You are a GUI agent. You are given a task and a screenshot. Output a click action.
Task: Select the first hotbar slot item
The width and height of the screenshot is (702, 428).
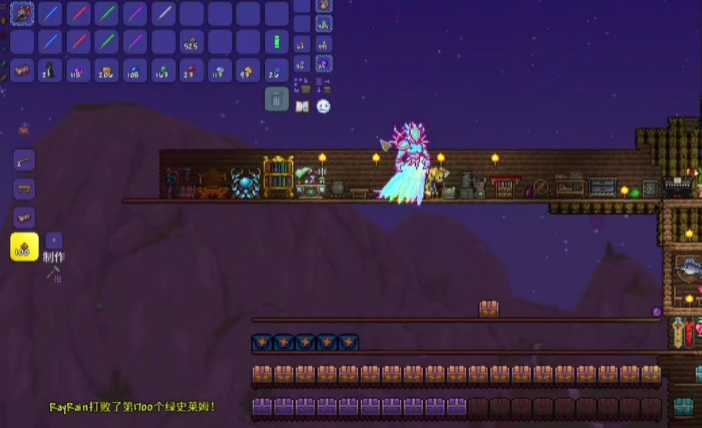[x=22, y=14]
